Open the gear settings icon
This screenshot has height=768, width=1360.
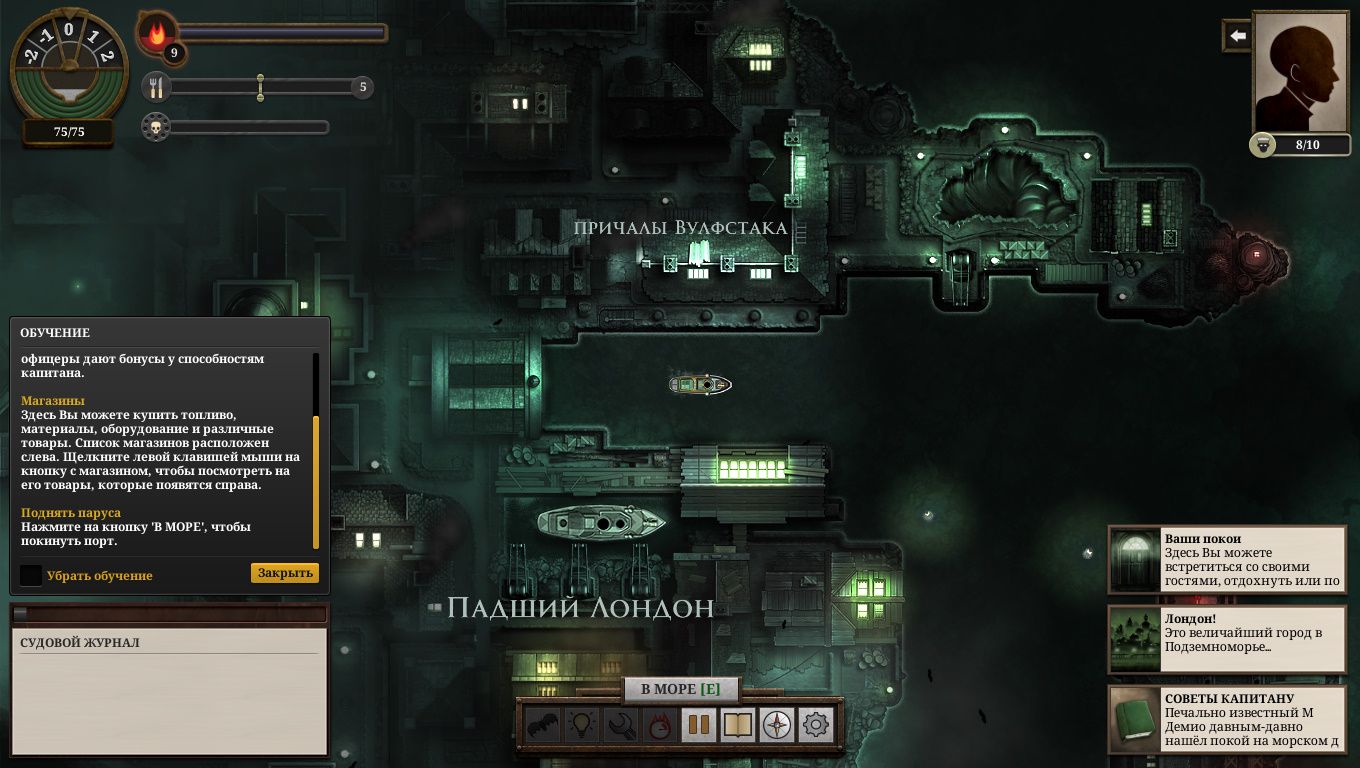click(x=816, y=725)
